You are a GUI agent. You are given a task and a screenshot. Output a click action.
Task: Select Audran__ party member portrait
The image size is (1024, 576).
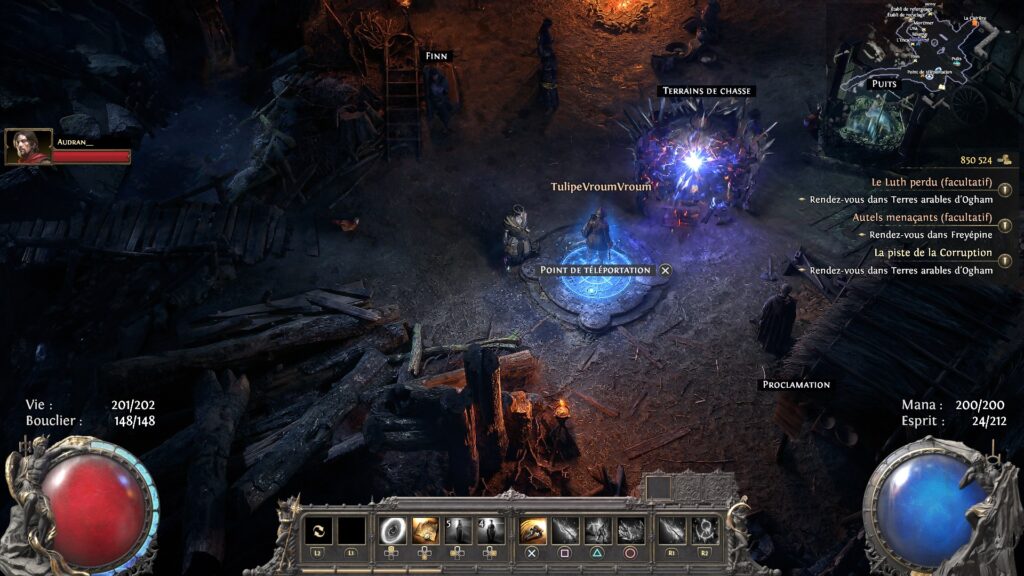[29, 147]
